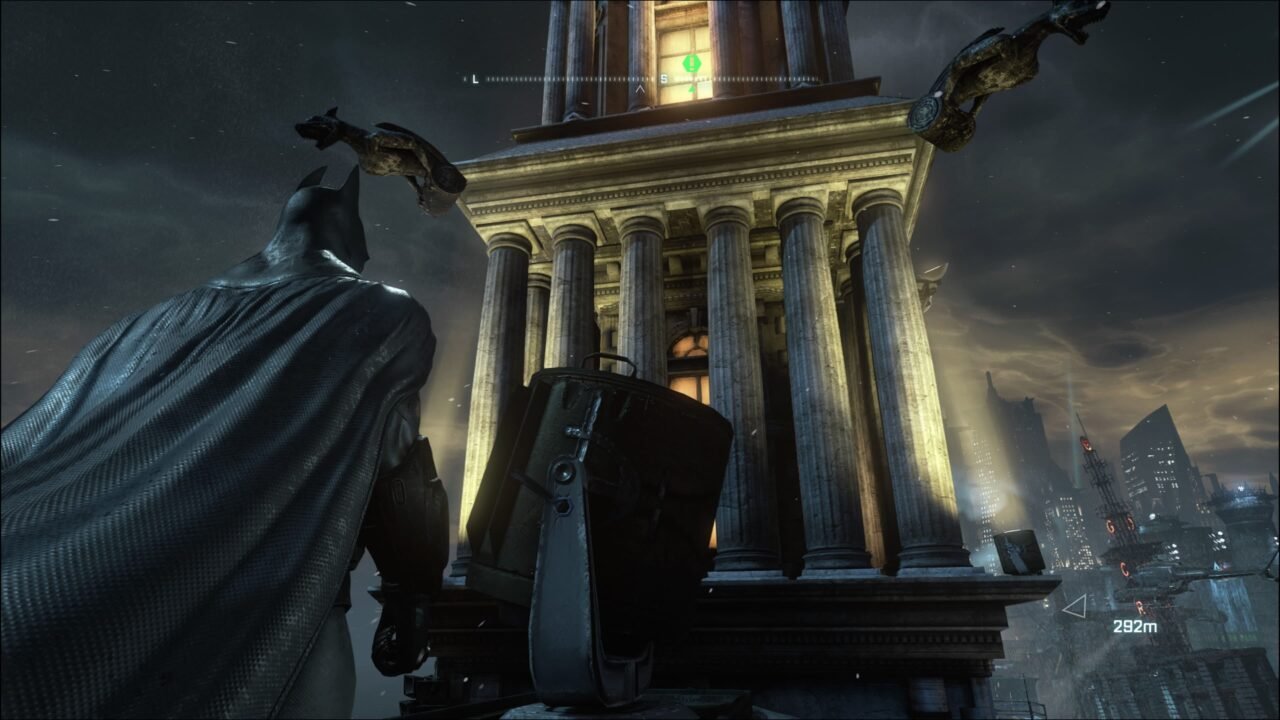Click the glowing red 'C' neon letter
The height and width of the screenshot is (720, 1280).
[x=1125, y=569]
